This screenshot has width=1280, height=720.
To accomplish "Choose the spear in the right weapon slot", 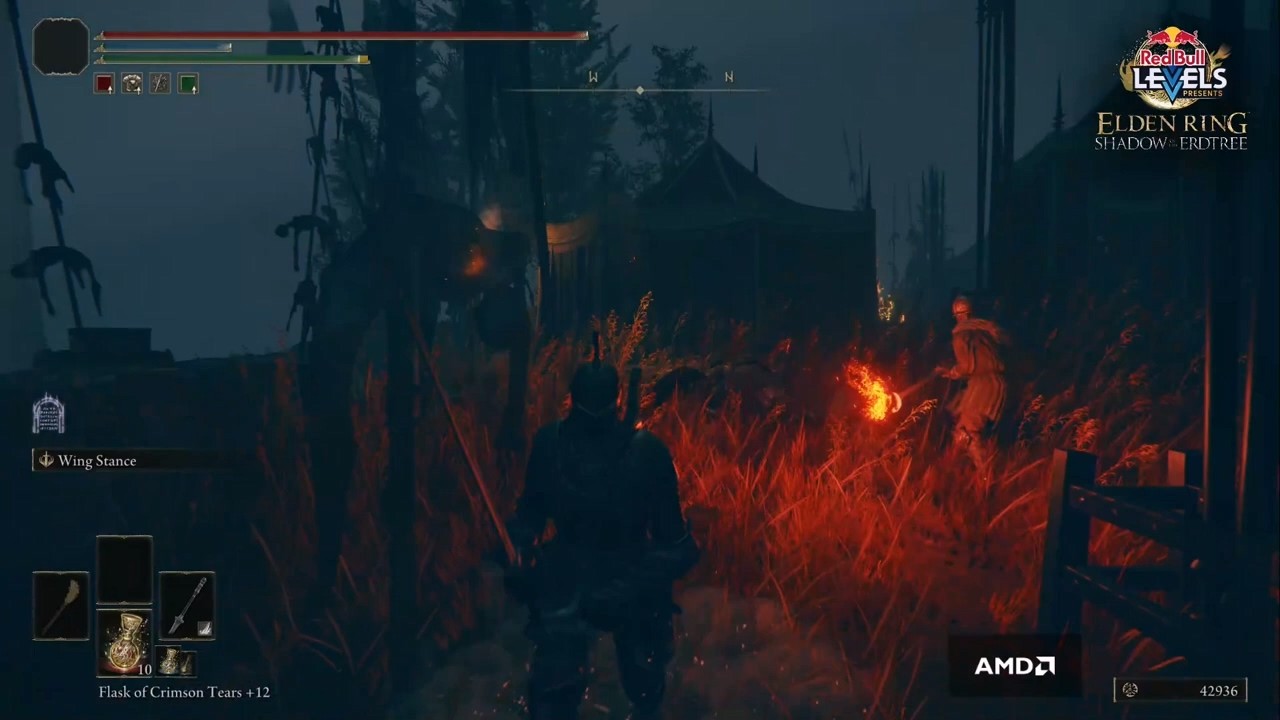I will (187, 606).
